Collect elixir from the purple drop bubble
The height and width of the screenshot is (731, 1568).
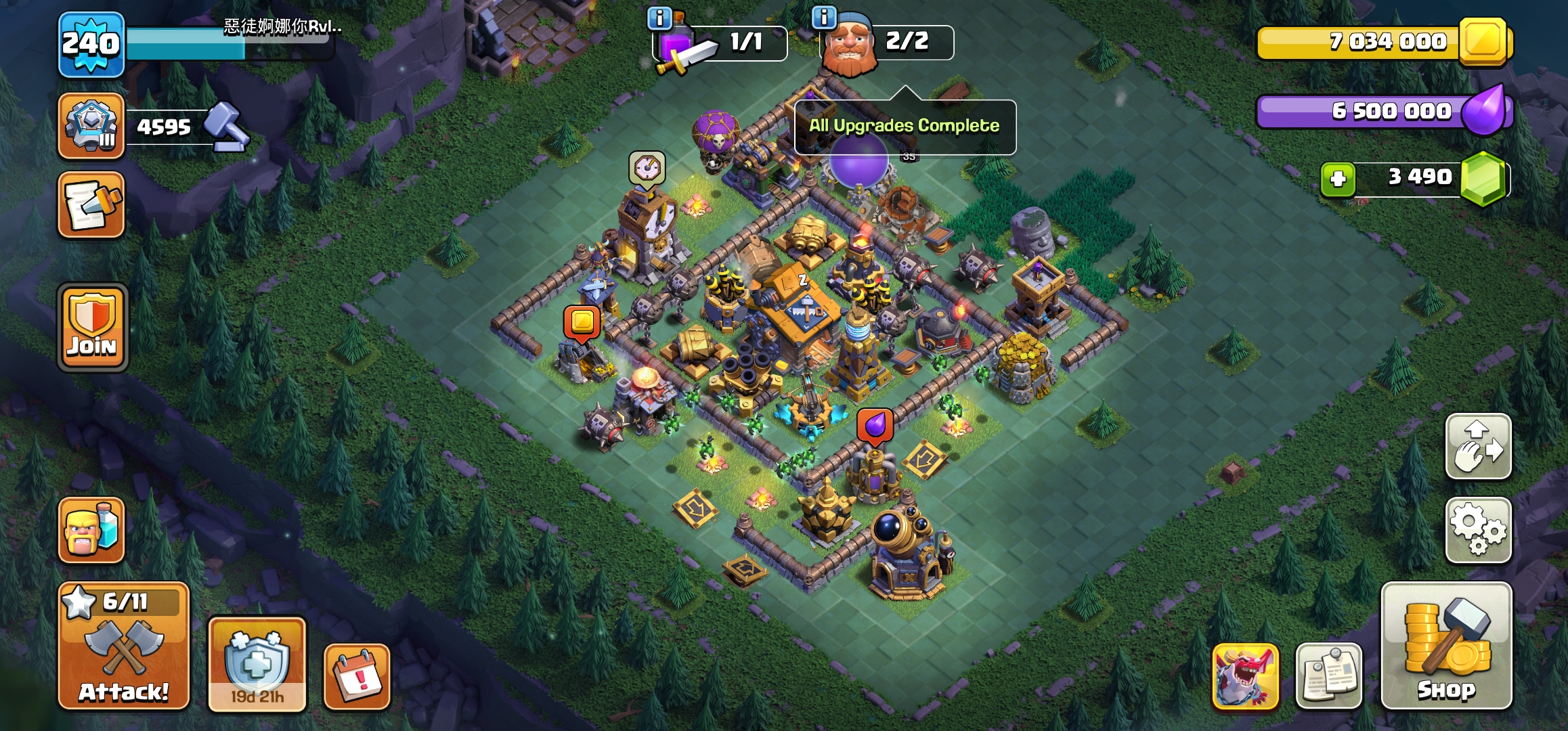(x=875, y=426)
